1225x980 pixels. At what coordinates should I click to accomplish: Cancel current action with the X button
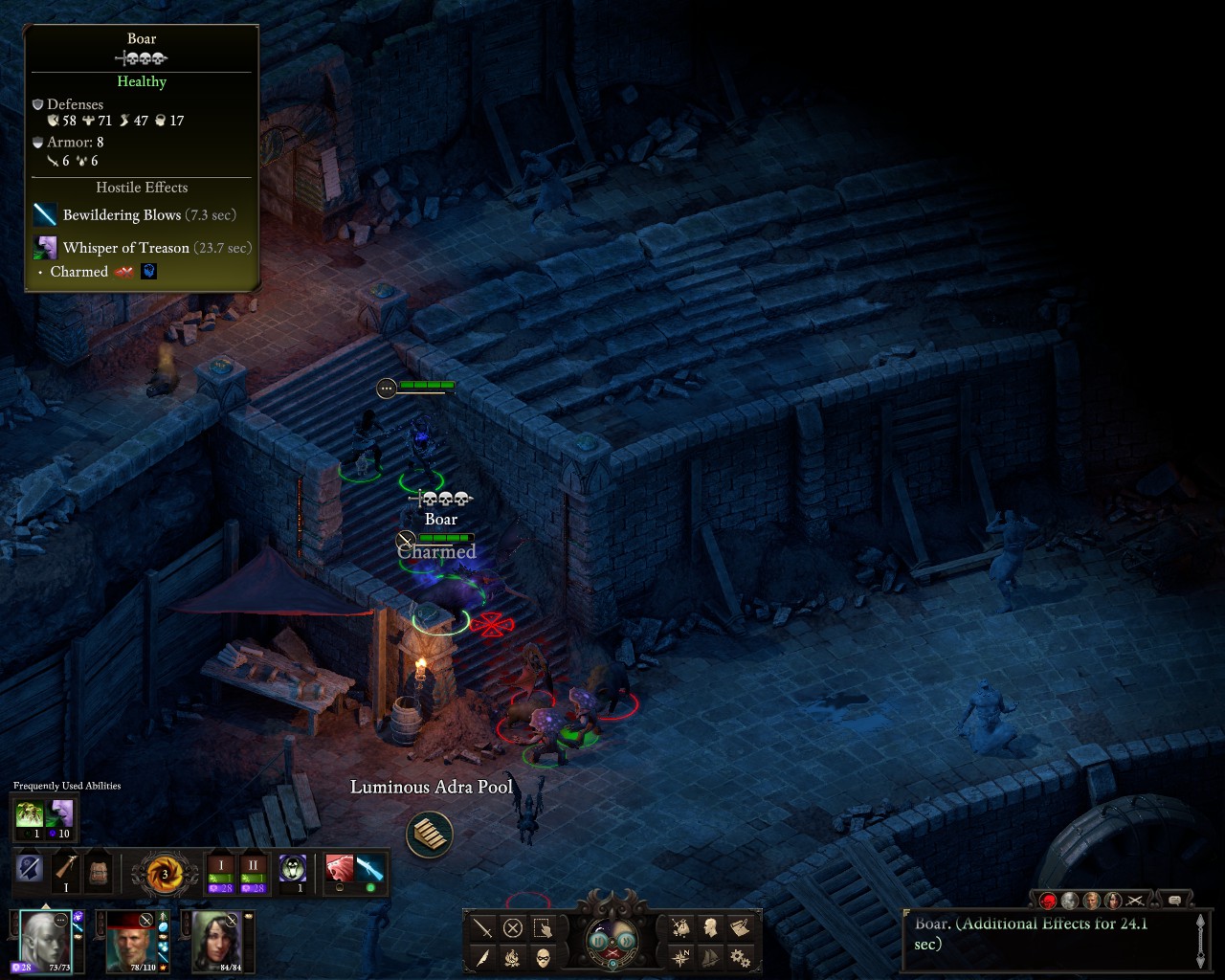(x=513, y=928)
